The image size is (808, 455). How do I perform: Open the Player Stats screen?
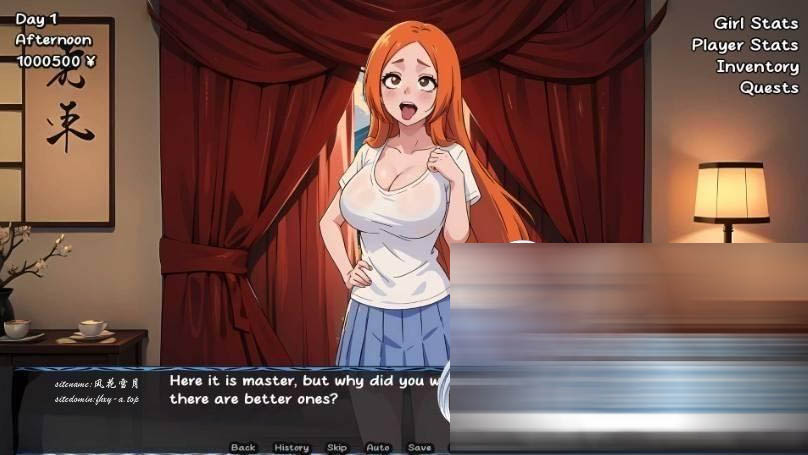tap(744, 45)
